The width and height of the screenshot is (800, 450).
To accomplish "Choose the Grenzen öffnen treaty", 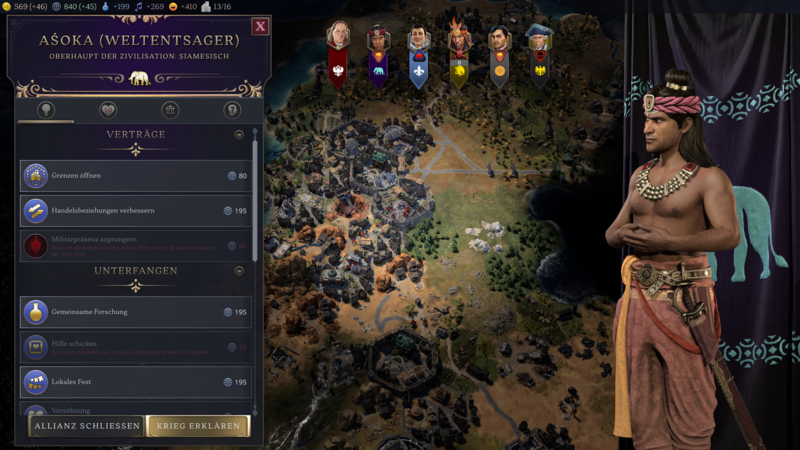I will pos(136,176).
